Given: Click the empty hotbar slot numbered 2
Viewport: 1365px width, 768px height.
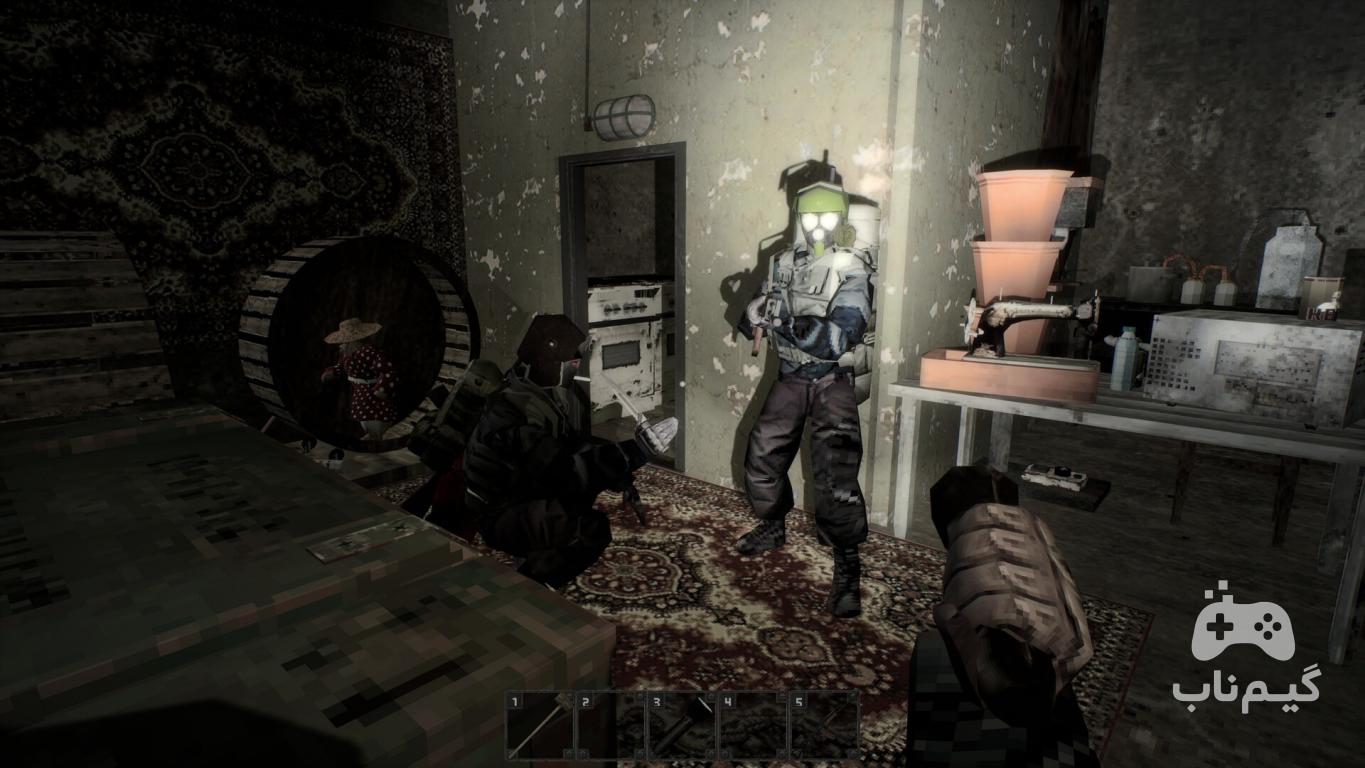Looking at the screenshot, I should (x=611, y=725).
